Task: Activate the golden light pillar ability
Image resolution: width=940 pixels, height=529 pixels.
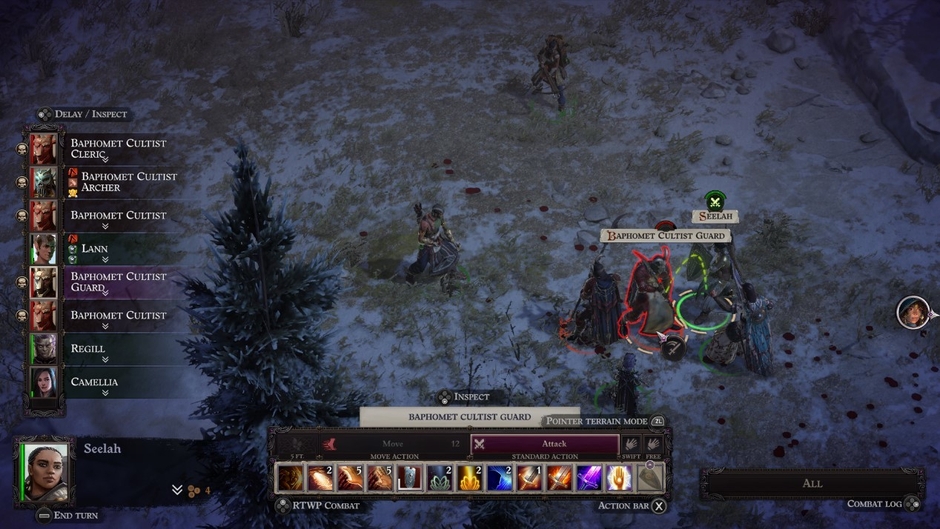Action: click(x=469, y=478)
